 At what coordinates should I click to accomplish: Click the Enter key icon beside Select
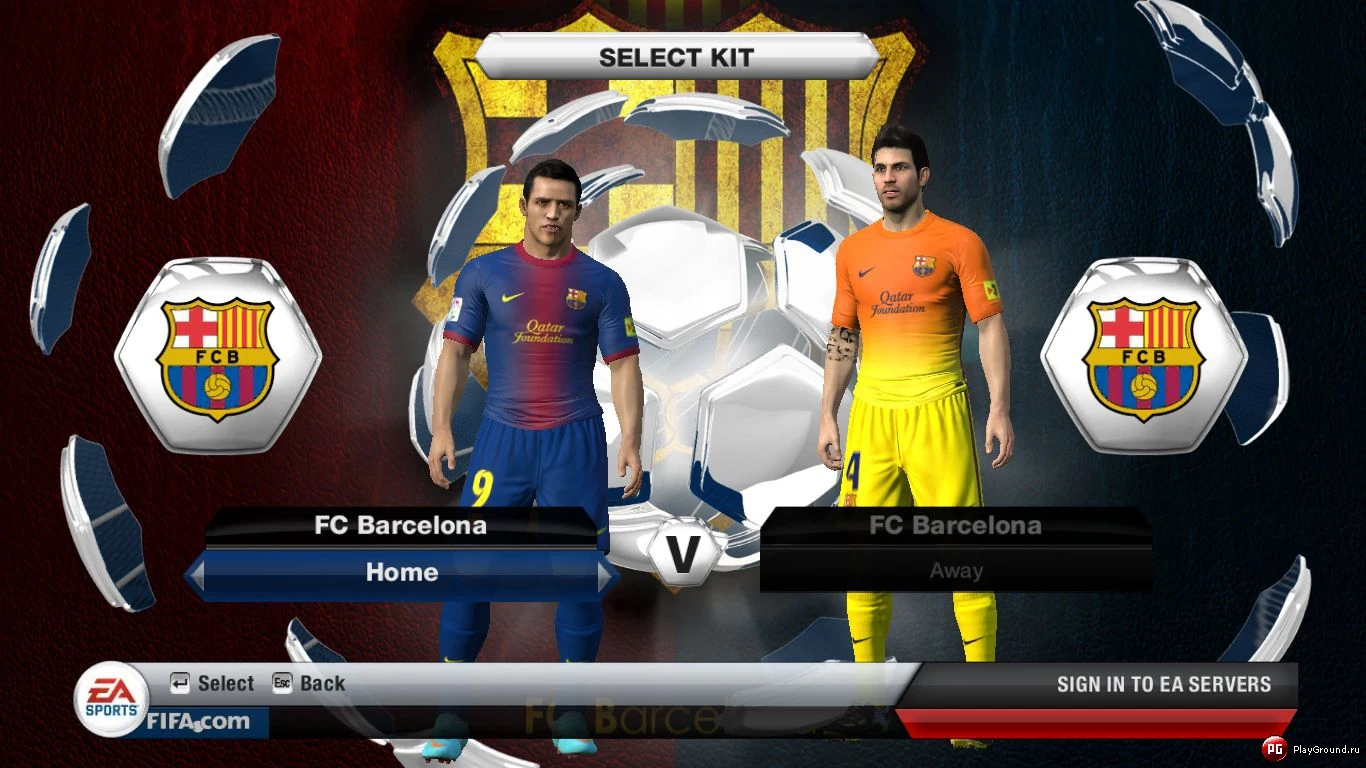click(x=179, y=683)
